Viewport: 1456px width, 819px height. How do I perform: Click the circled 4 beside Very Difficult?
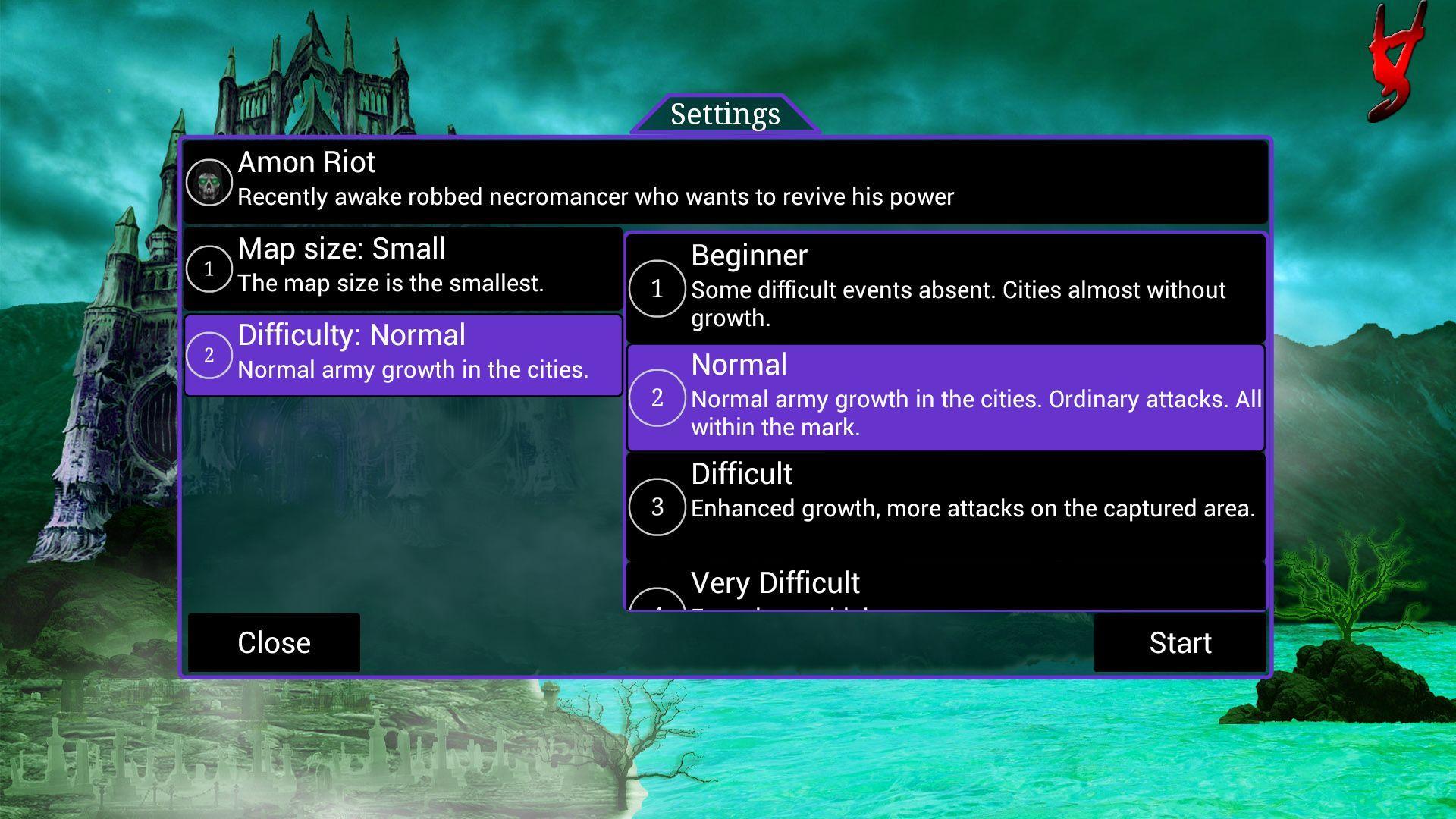pos(658,607)
